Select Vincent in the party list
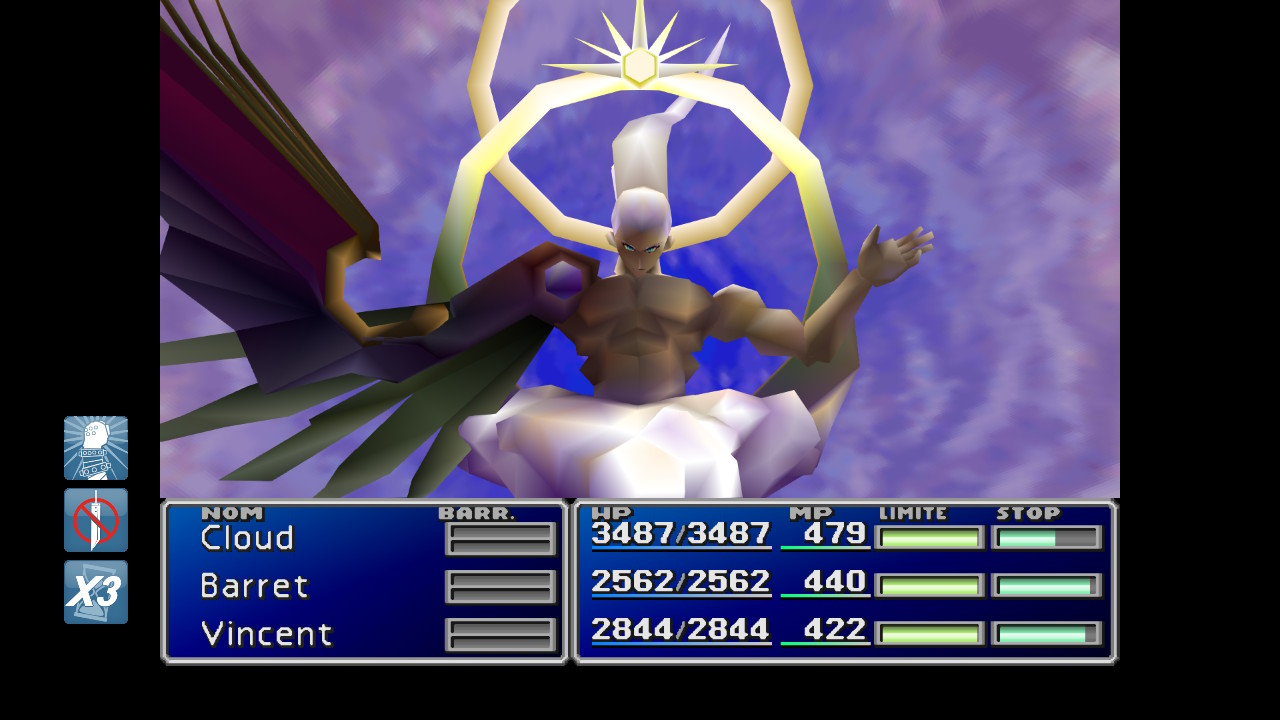 pos(266,634)
